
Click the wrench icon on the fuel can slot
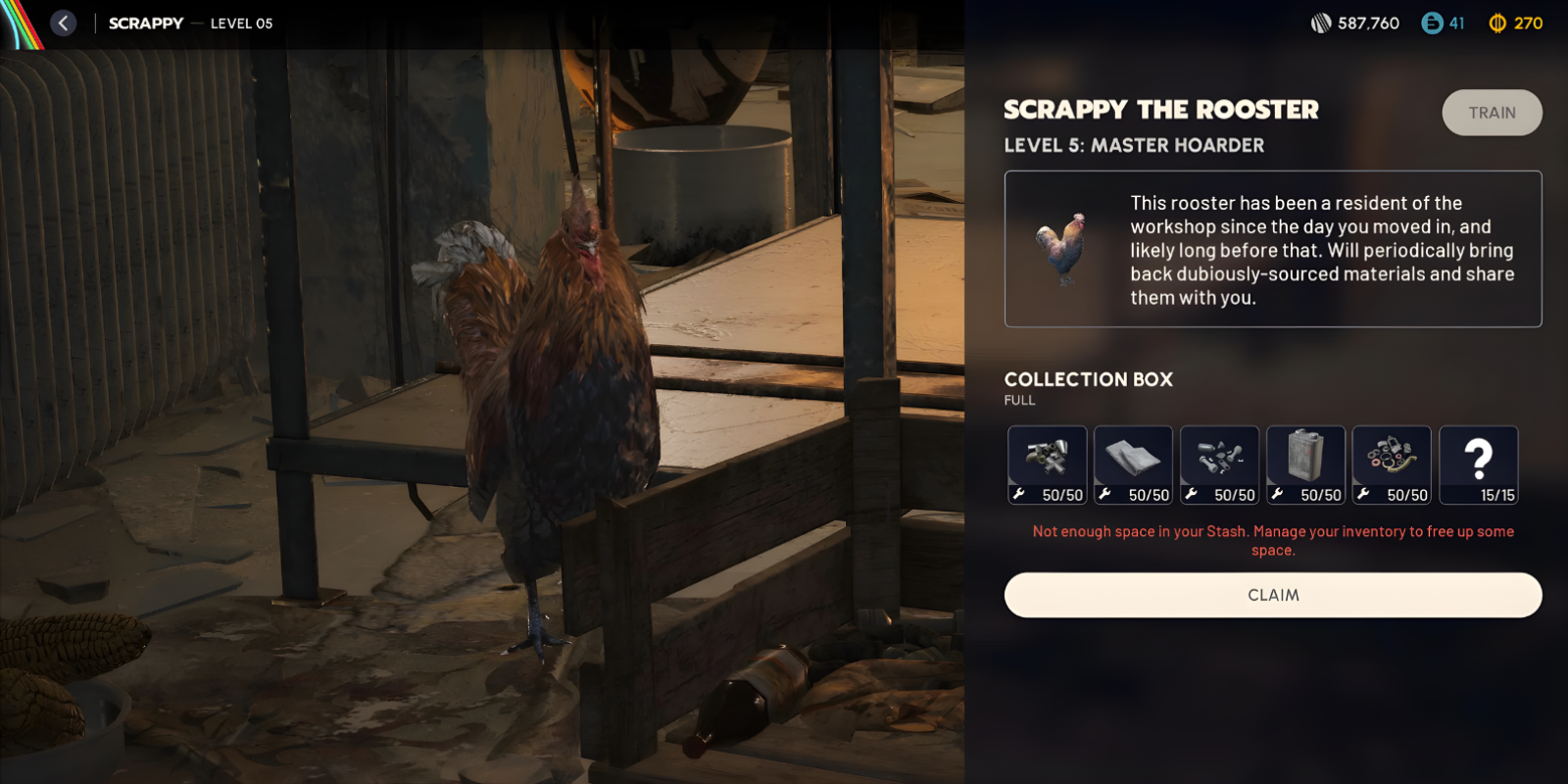pos(1278,495)
